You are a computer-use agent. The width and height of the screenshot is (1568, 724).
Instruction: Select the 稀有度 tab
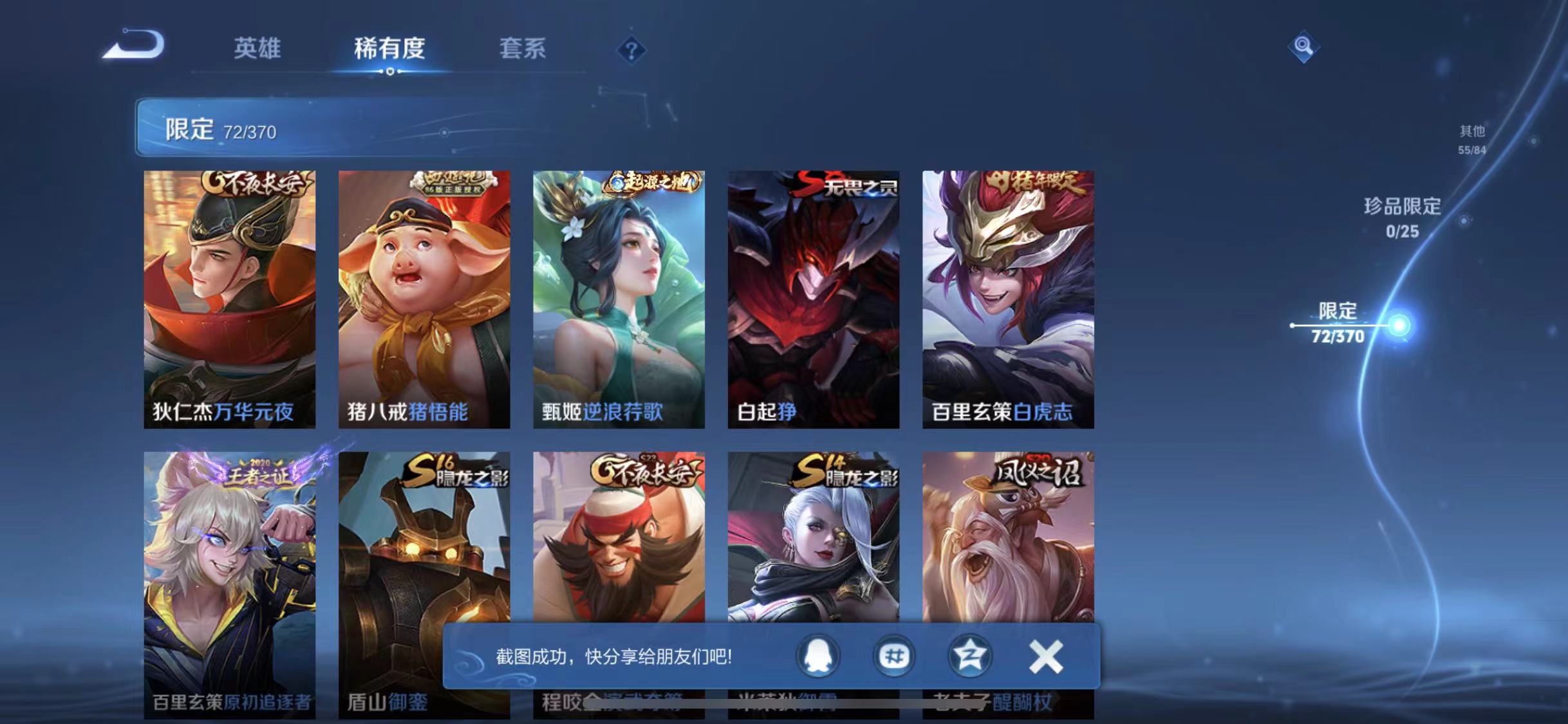point(389,48)
